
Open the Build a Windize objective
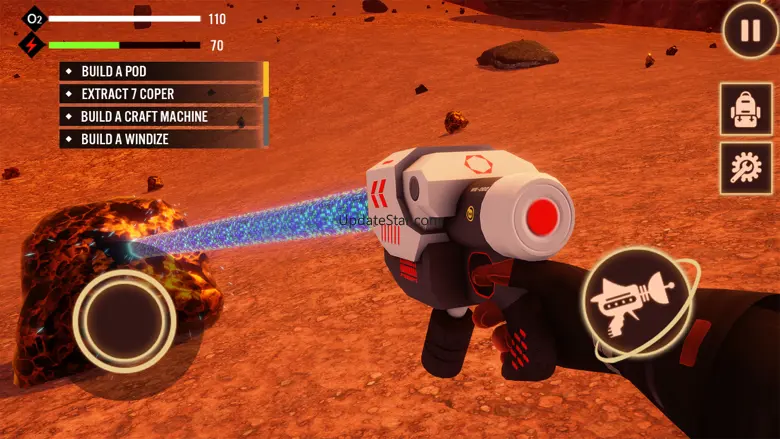(160, 139)
